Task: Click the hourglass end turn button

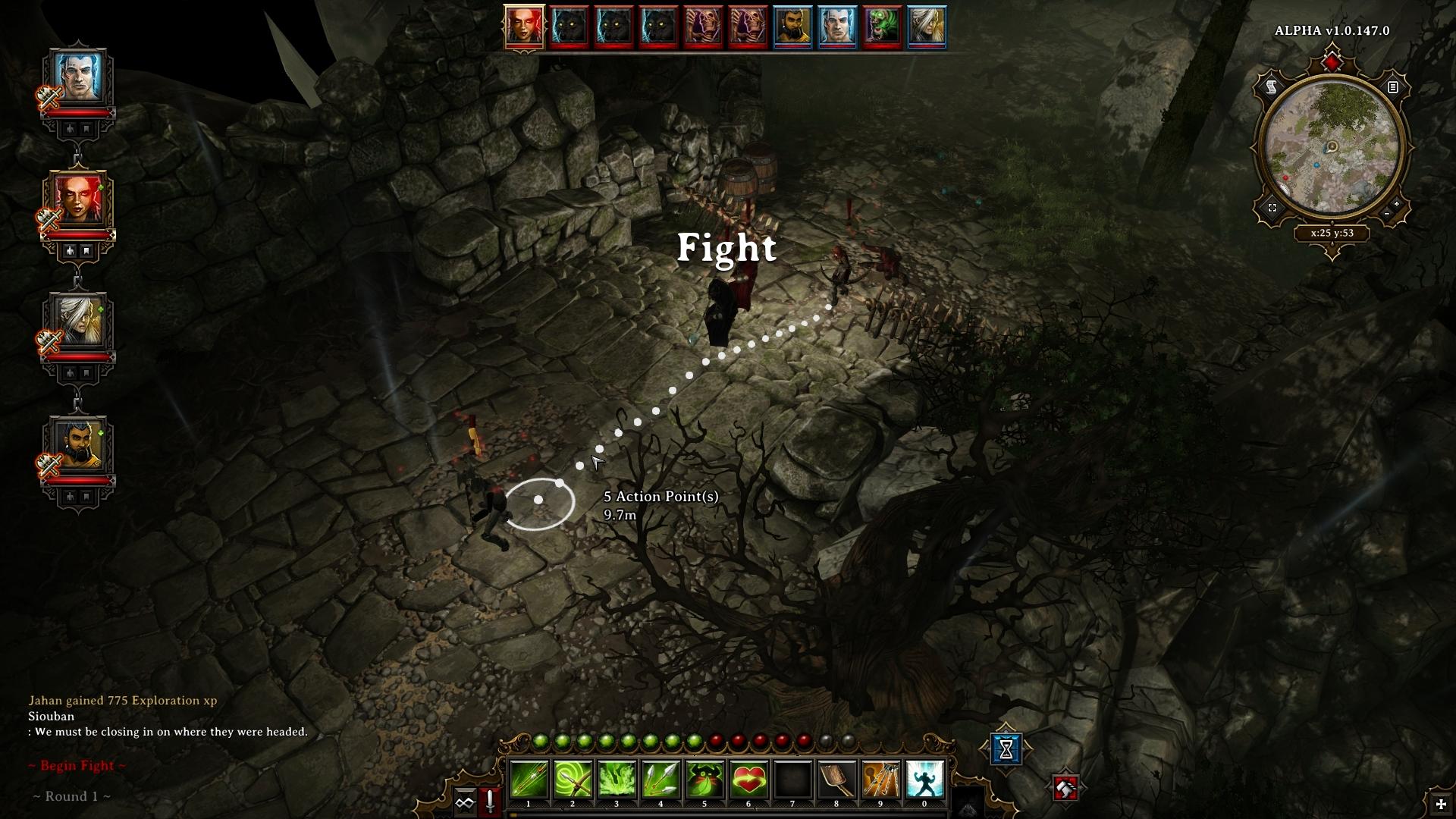Action: 1006,749
